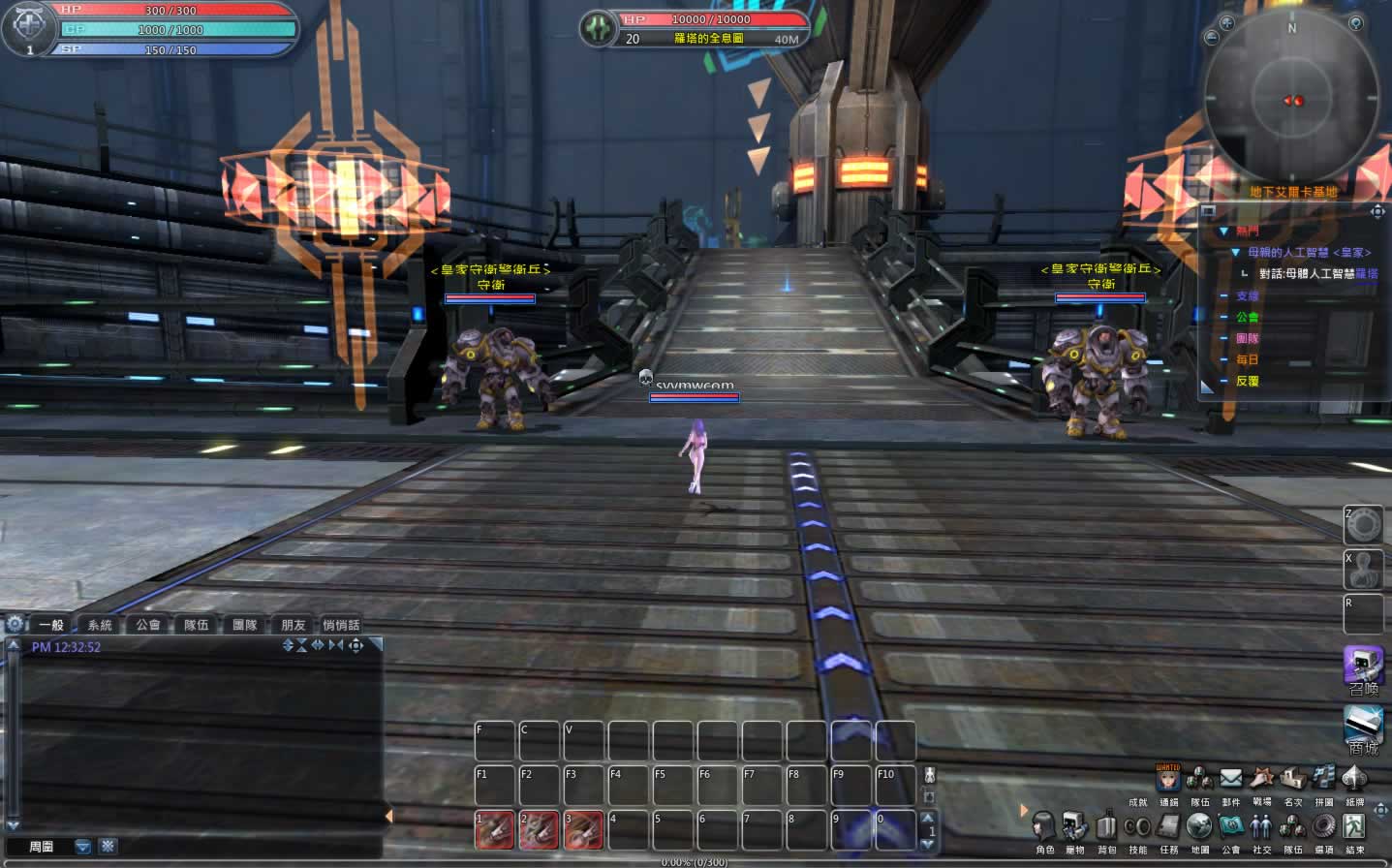Switch to the 悄悄話 whisper chat tab
Image resolution: width=1392 pixels, height=868 pixels.
click(x=341, y=625)
